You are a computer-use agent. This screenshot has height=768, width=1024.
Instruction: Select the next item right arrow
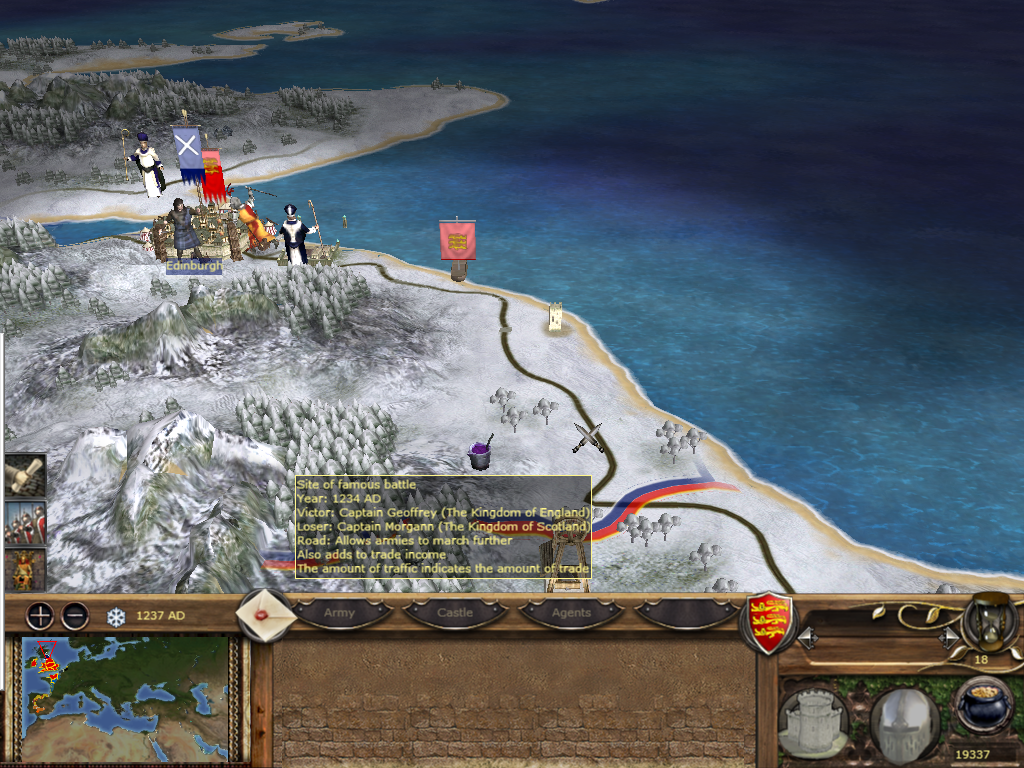946,636
